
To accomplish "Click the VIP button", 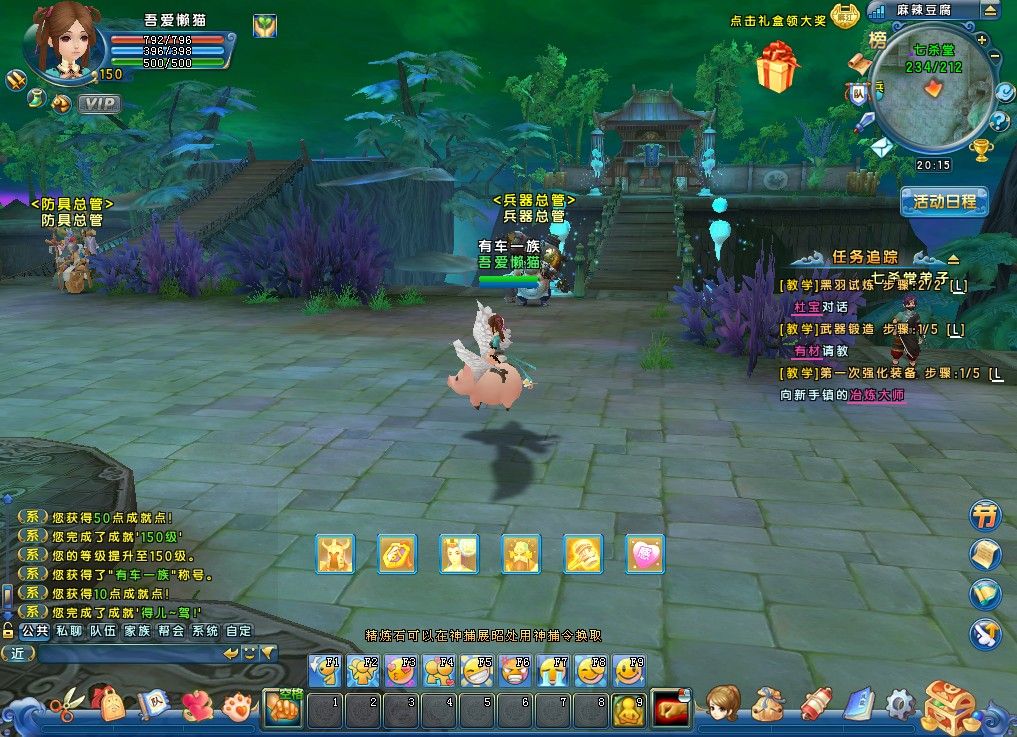I will pyautogui.click(x=98, y=103).
